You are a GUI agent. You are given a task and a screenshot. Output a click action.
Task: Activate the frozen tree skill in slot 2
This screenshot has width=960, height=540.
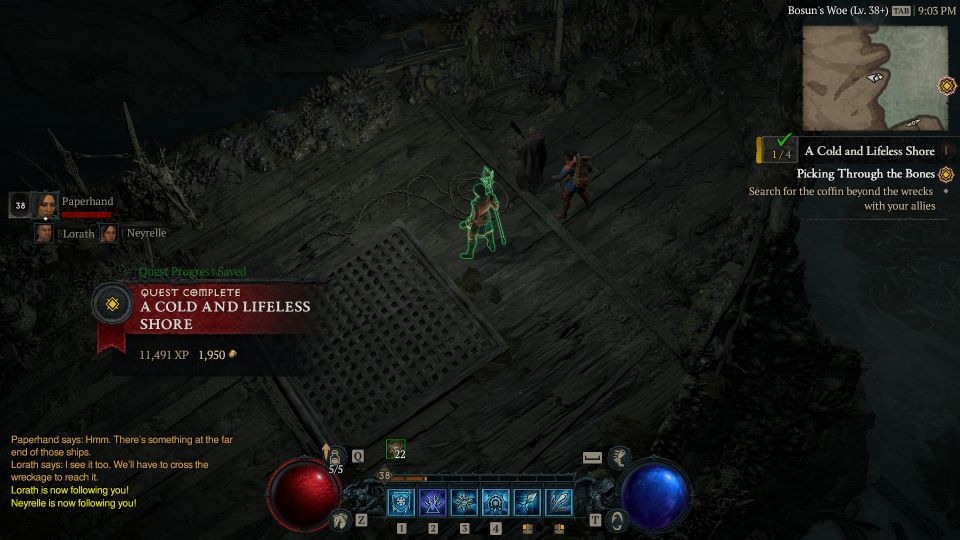433,502
